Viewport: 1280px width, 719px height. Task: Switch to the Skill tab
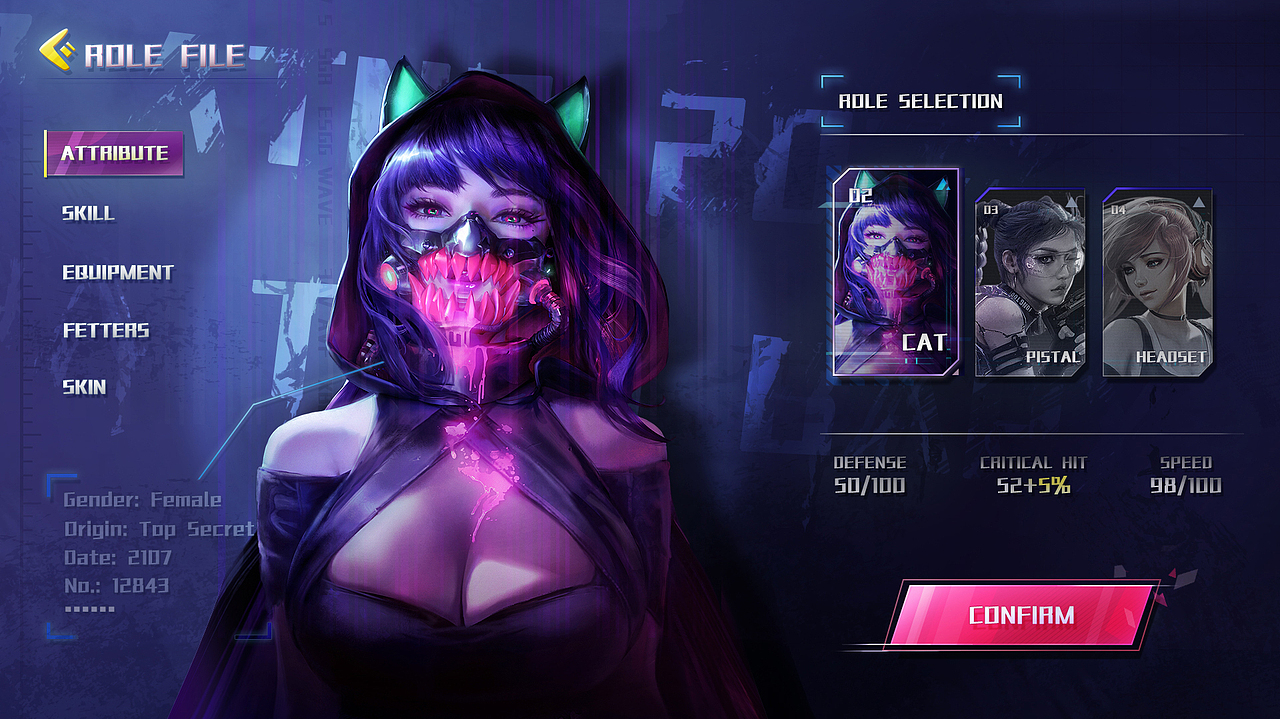(88, 213)
